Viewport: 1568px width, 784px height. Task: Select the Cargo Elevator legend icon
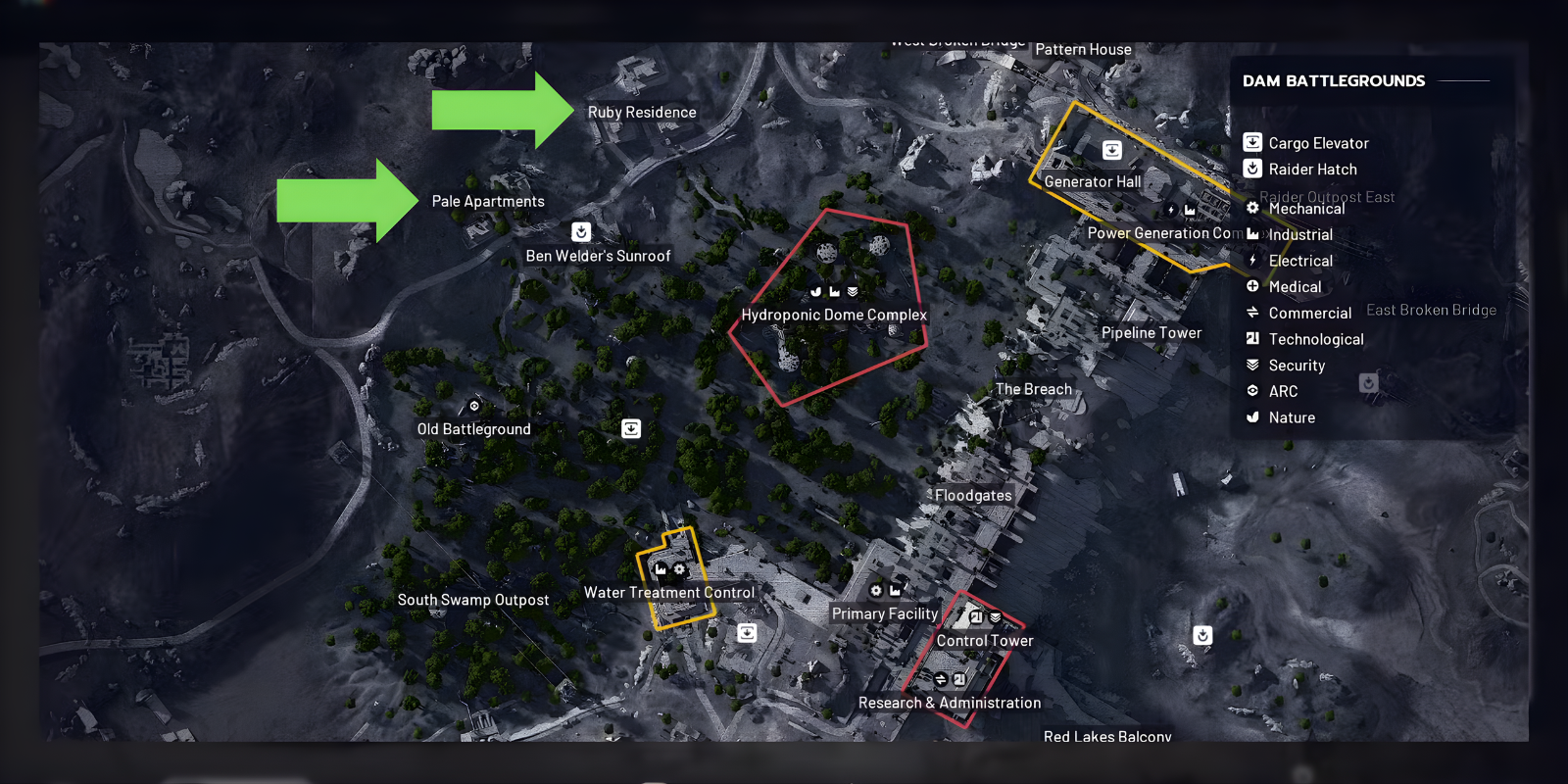click(x=1252, y=142)
